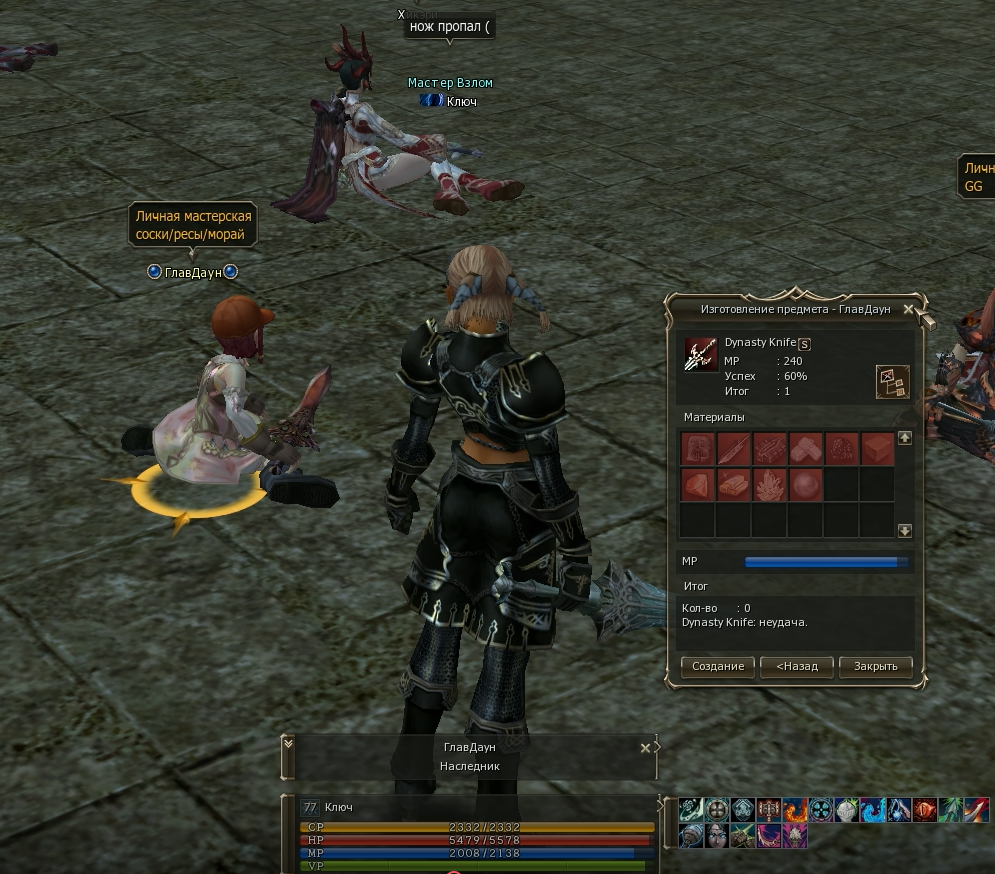
Task: Close the crafting window with the X
Action: coord(908,310)
